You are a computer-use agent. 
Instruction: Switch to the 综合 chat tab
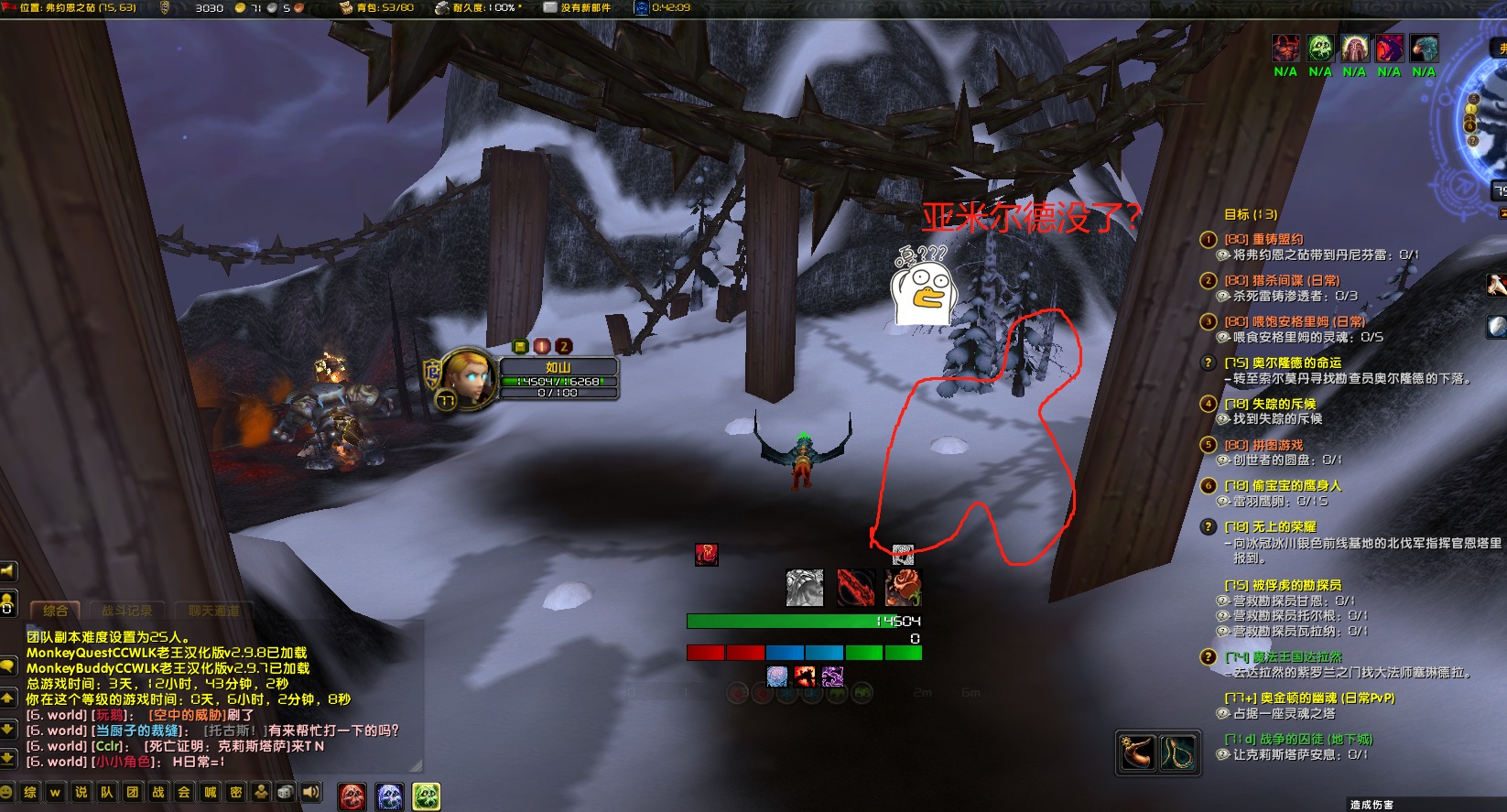(55, 611)
